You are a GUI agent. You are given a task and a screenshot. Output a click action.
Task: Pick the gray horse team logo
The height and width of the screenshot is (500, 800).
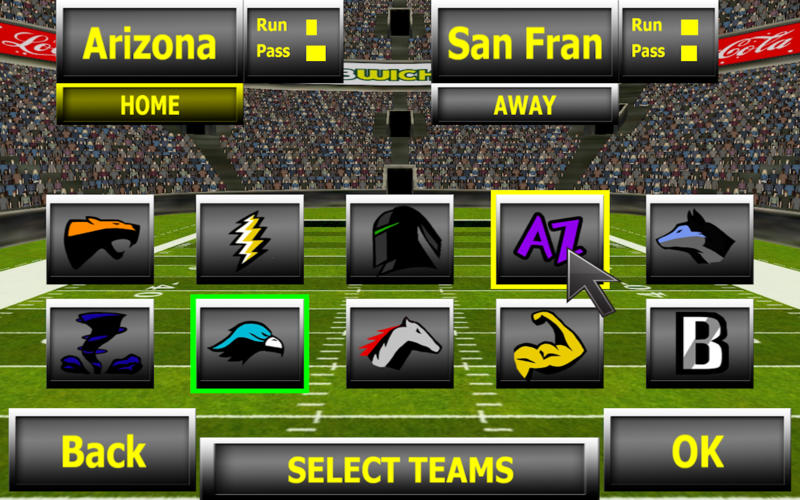[399, 344]
